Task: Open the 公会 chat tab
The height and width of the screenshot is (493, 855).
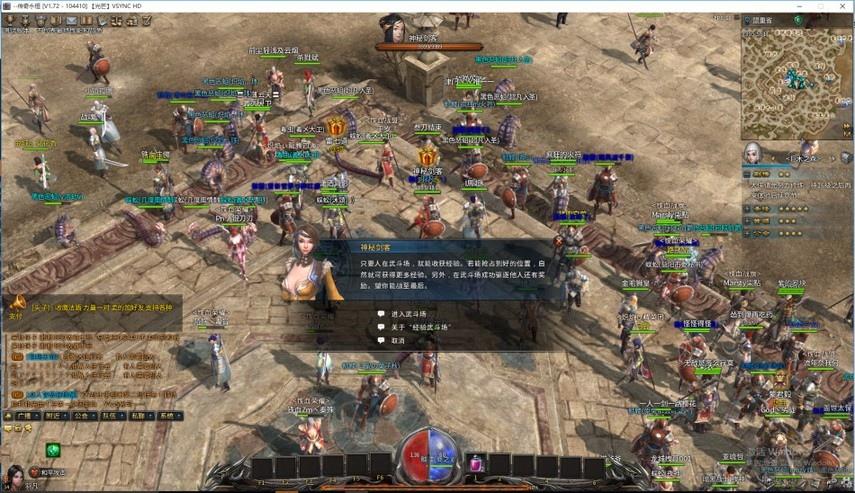Action: point(85,415)
